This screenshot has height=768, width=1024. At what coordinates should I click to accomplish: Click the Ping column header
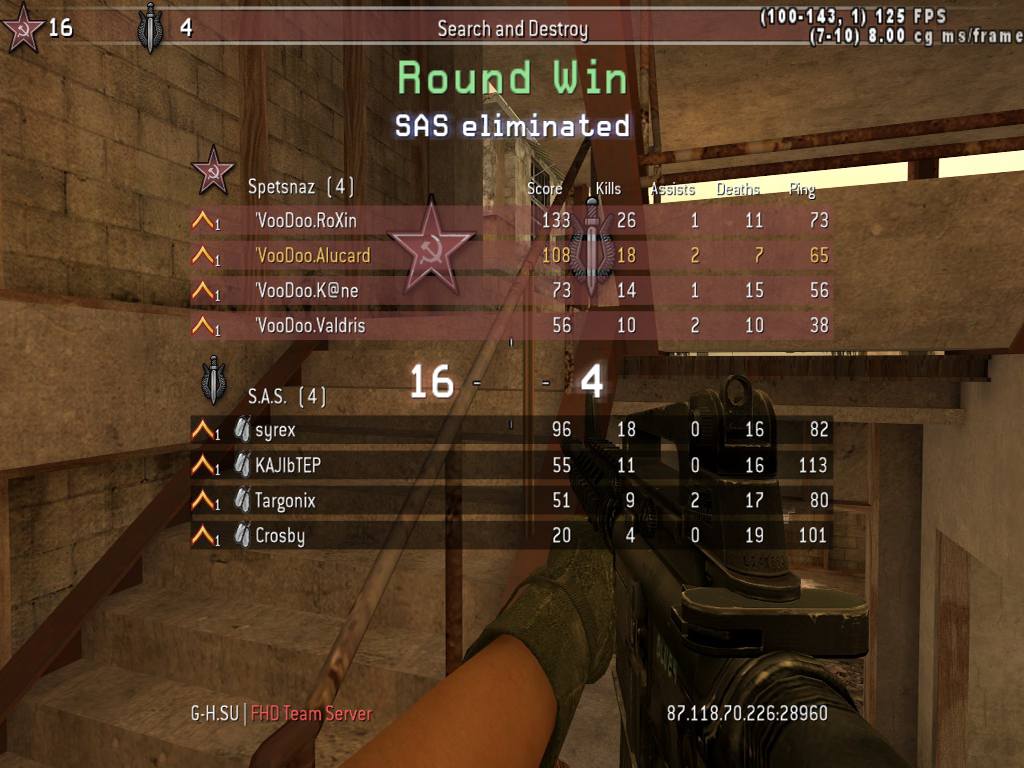[x=802, y=189]
